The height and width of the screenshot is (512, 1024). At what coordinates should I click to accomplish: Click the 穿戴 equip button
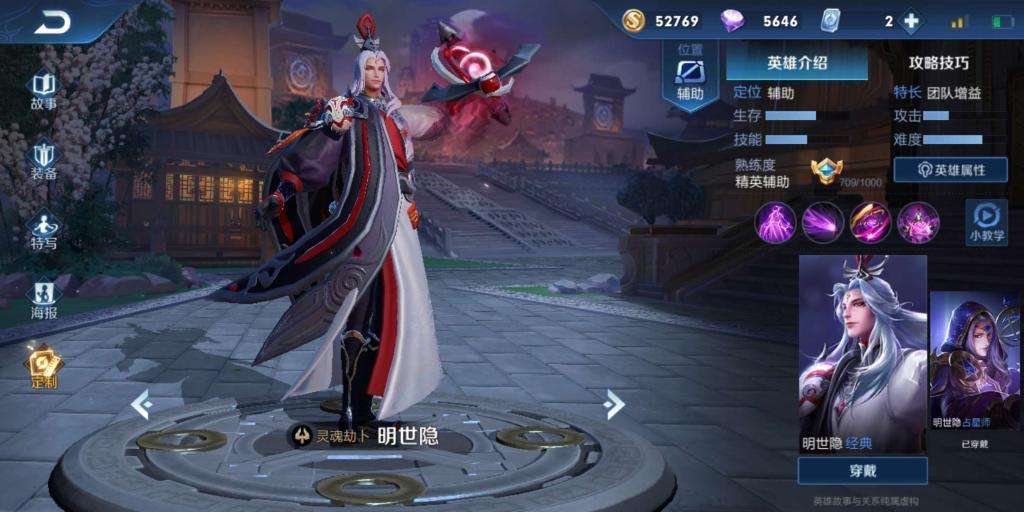coord(862,470)
